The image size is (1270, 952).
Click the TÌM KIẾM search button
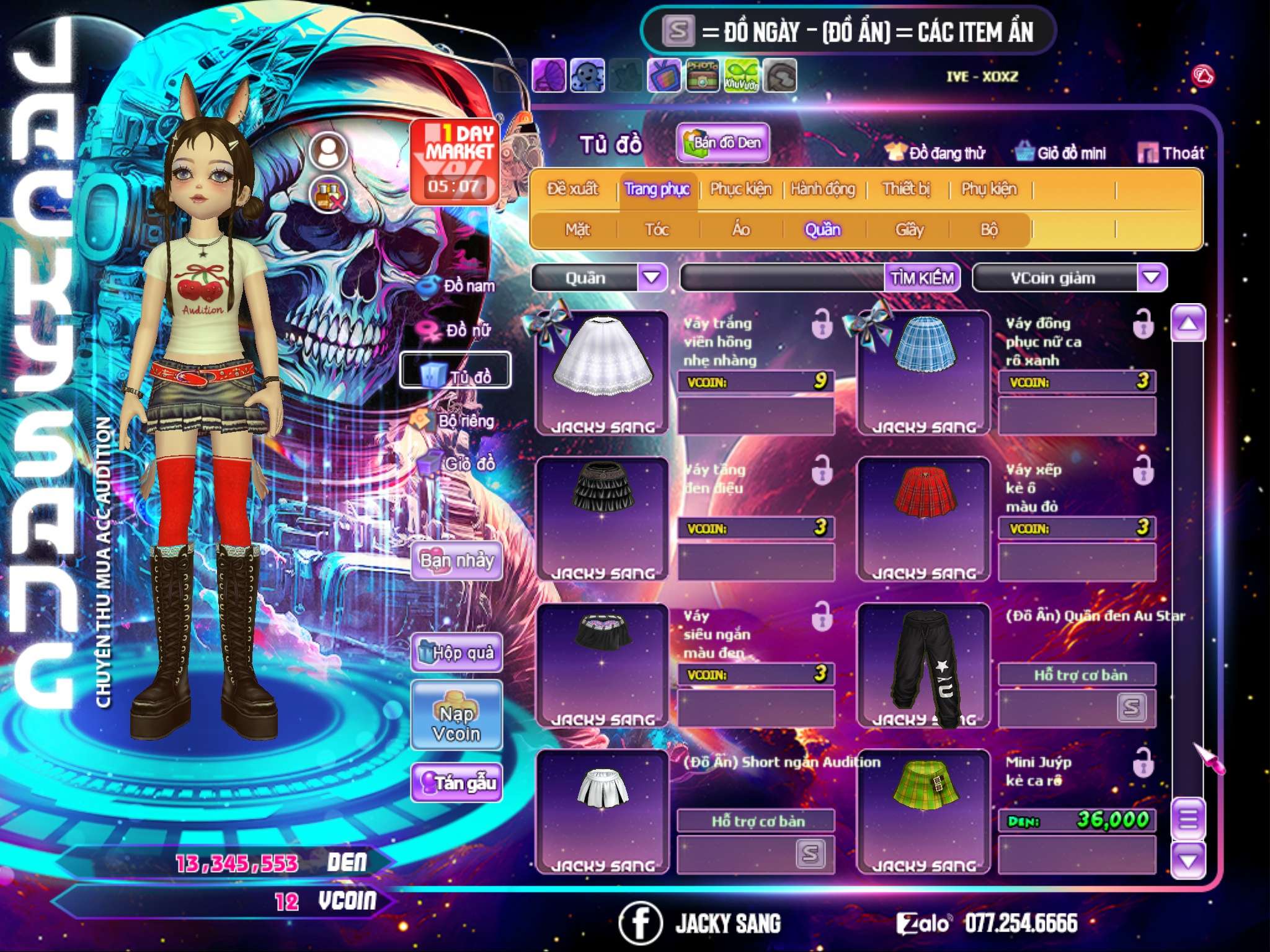[x=921, y=278]
